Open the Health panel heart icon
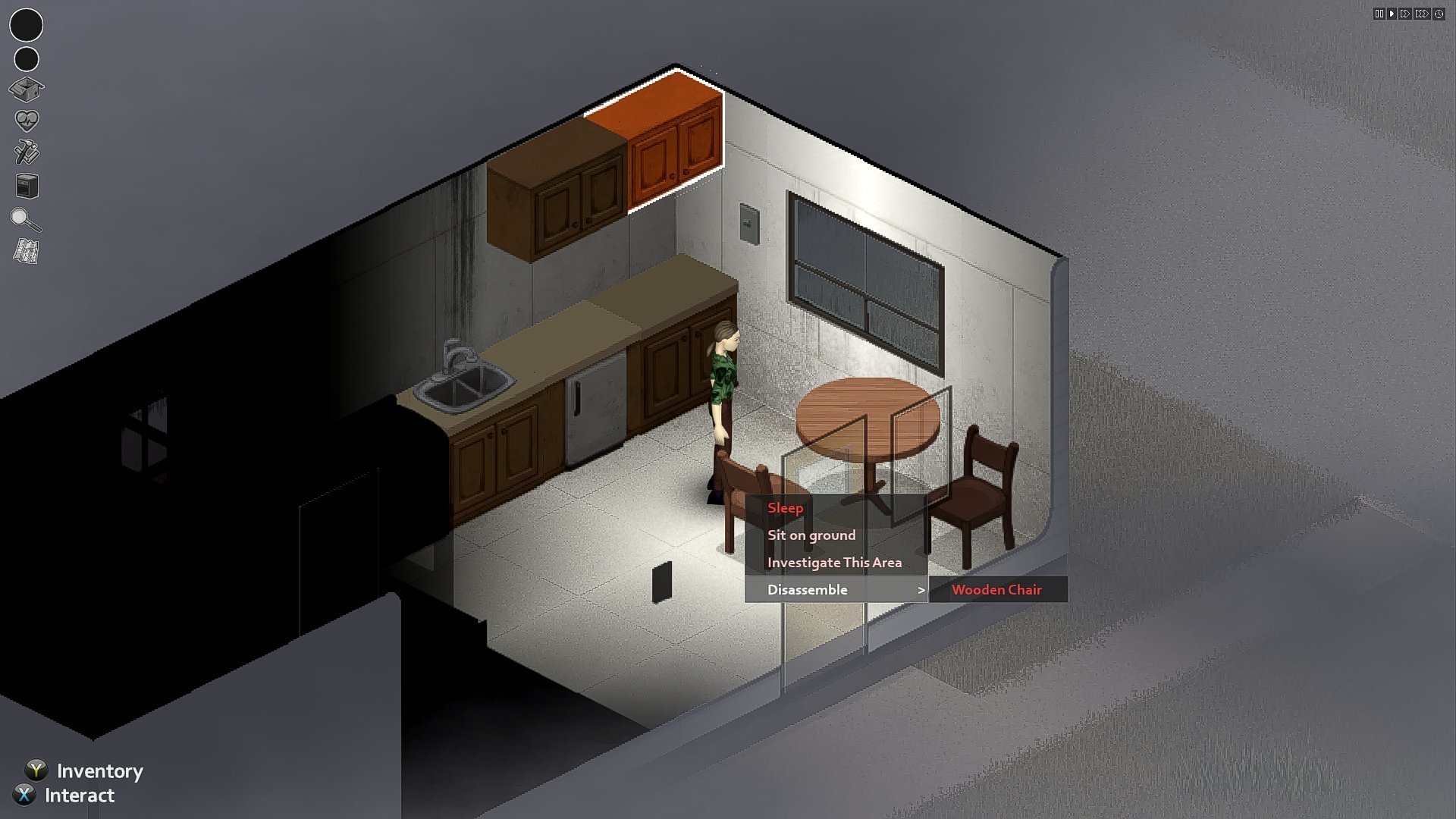 coord(27,120)
